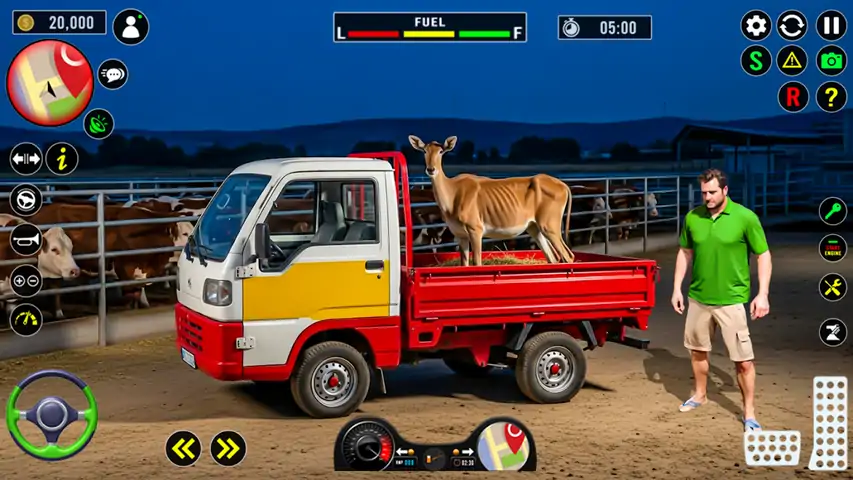Screen dimensions: 853x480
Task: Step on the tall gas pedal
Action: (829, 422)
